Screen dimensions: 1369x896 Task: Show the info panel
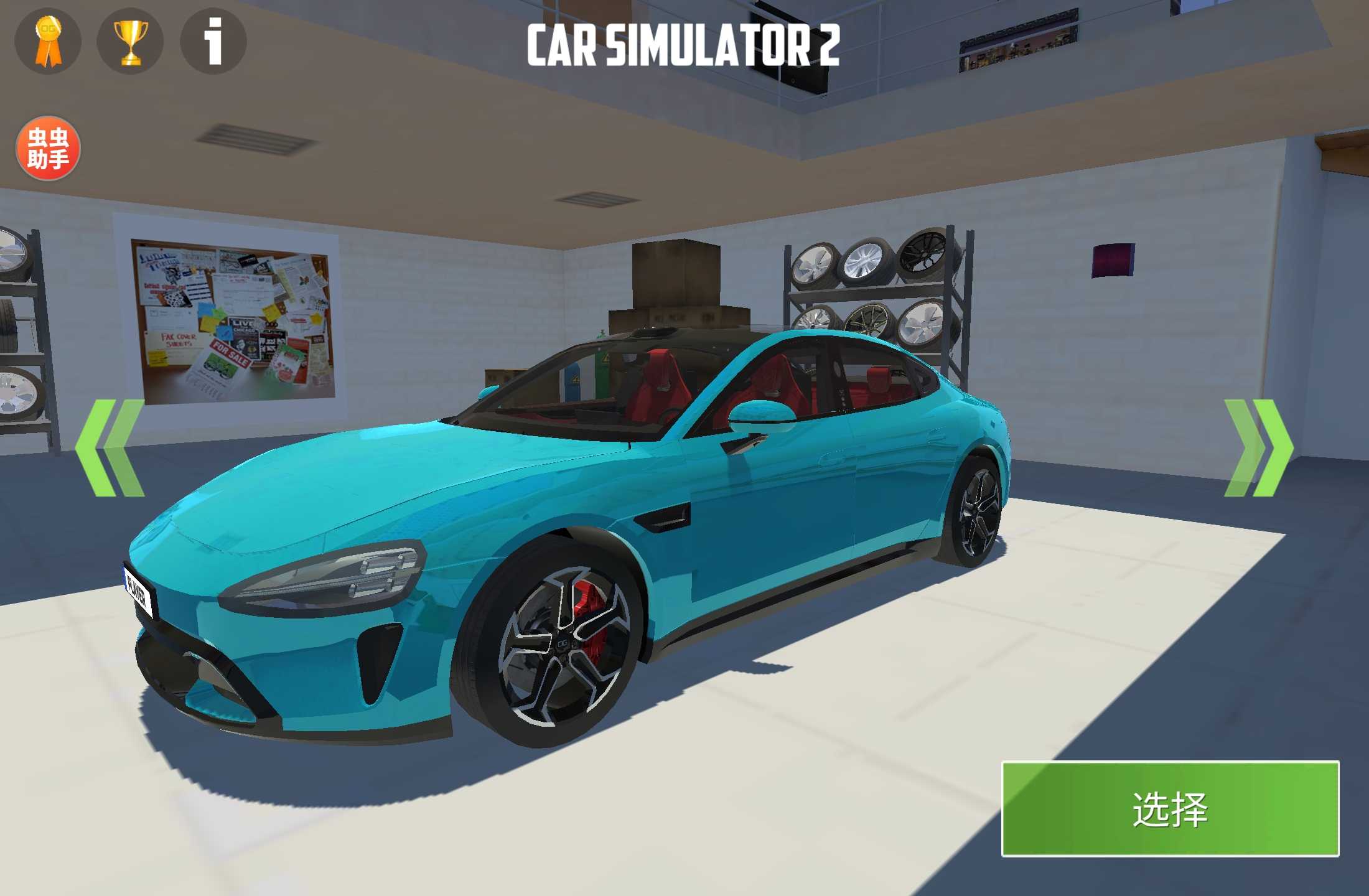tap(213, 42)
